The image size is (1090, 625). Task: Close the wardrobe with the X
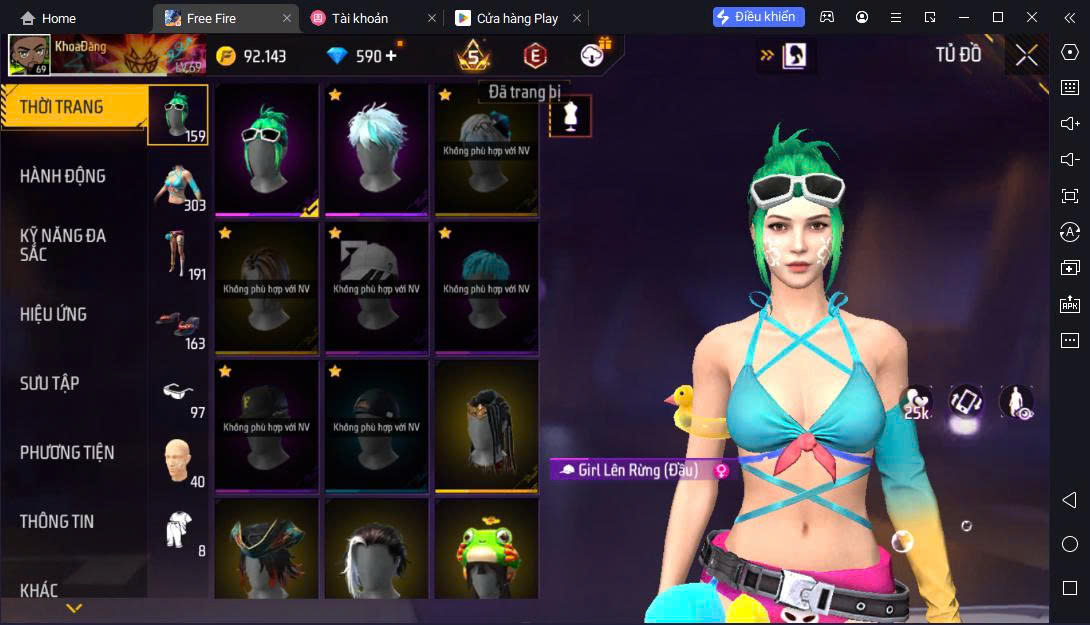[x=1026, y=55]
